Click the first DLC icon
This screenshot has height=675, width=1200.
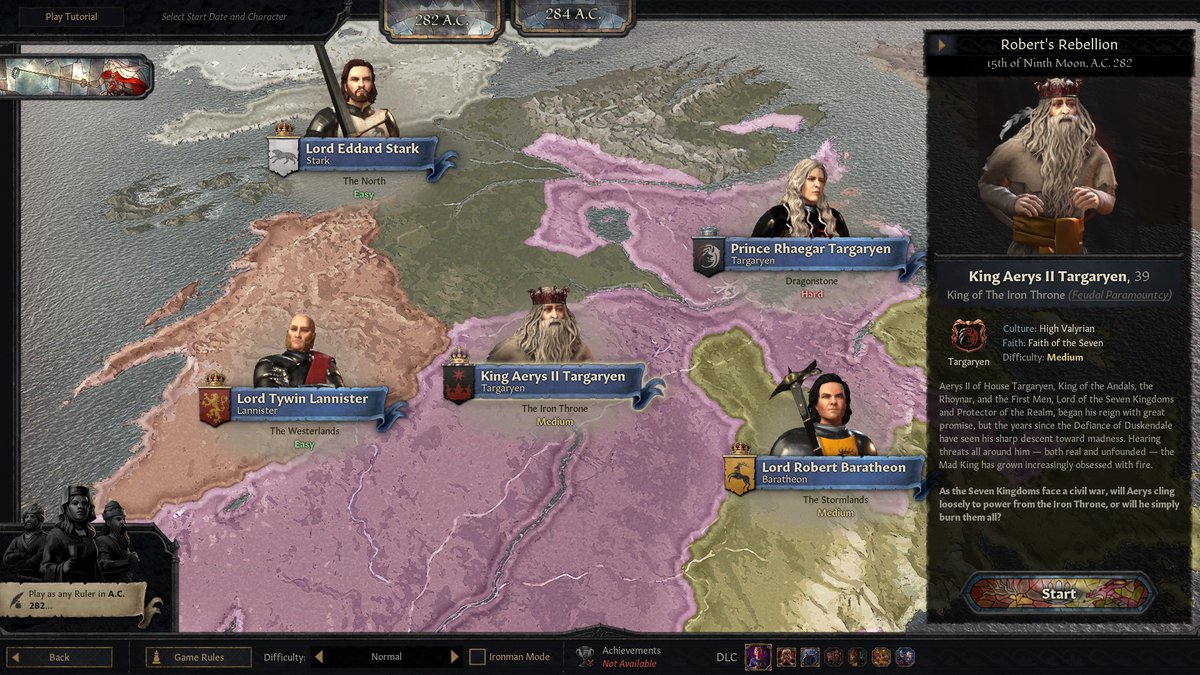click(757, 657)
